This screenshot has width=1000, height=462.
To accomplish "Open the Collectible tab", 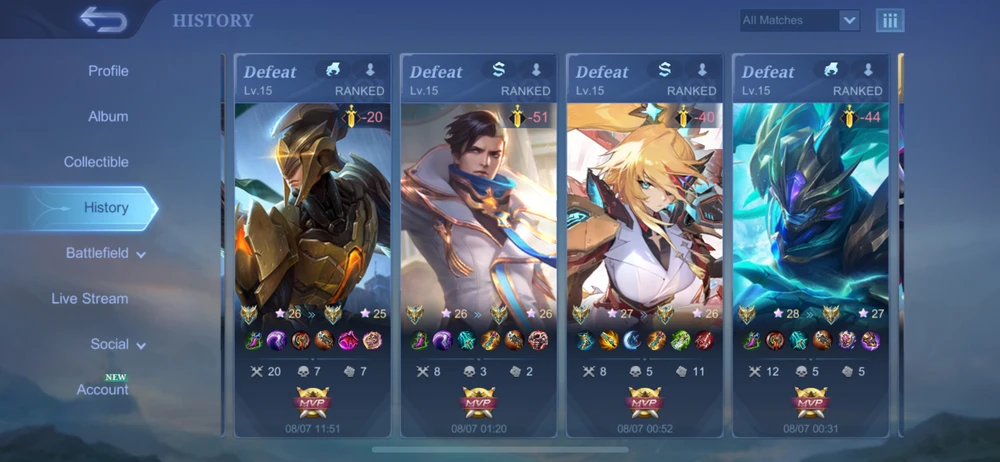I will click(96, 162).
